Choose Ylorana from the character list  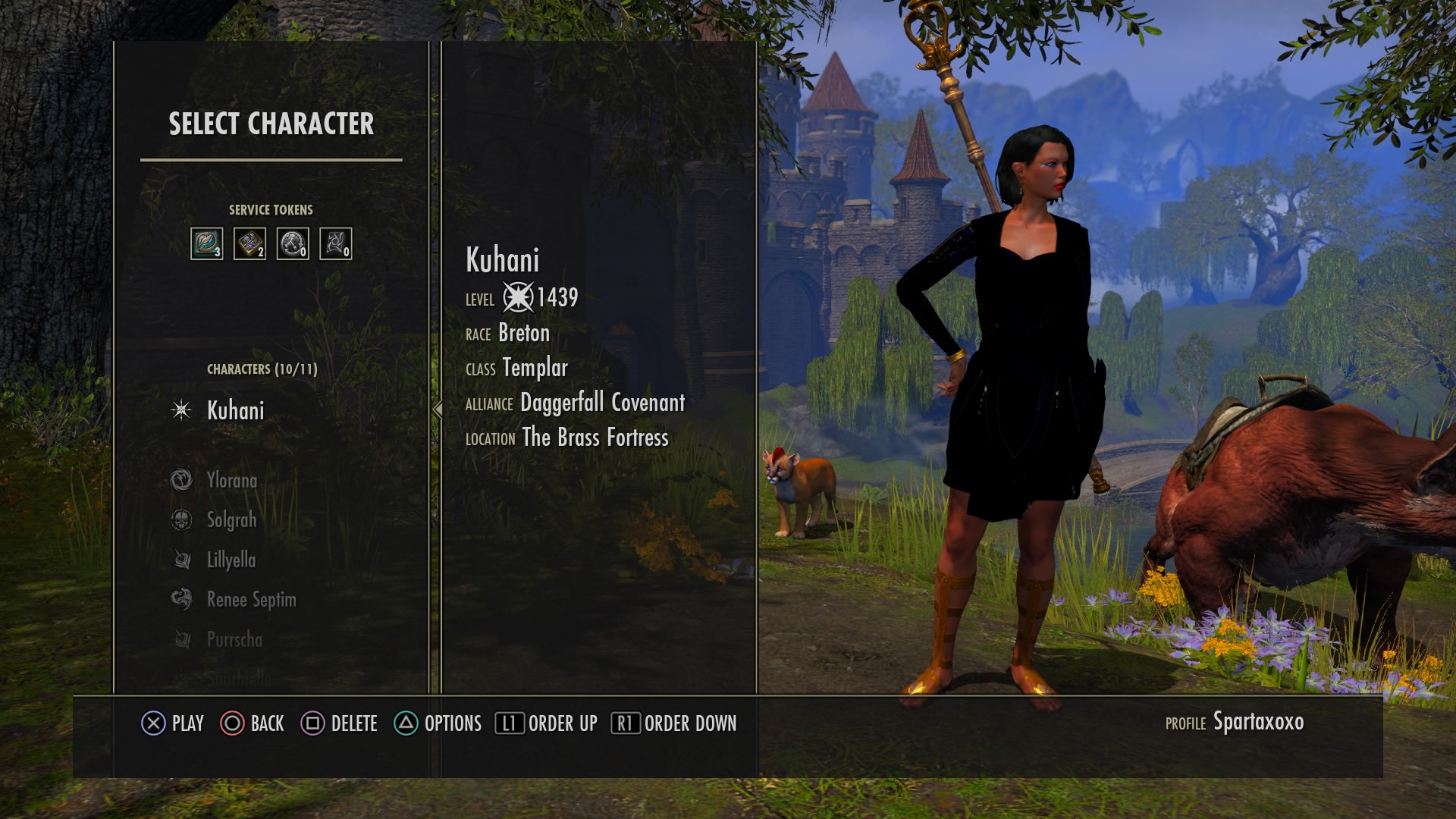click(231, 480)
